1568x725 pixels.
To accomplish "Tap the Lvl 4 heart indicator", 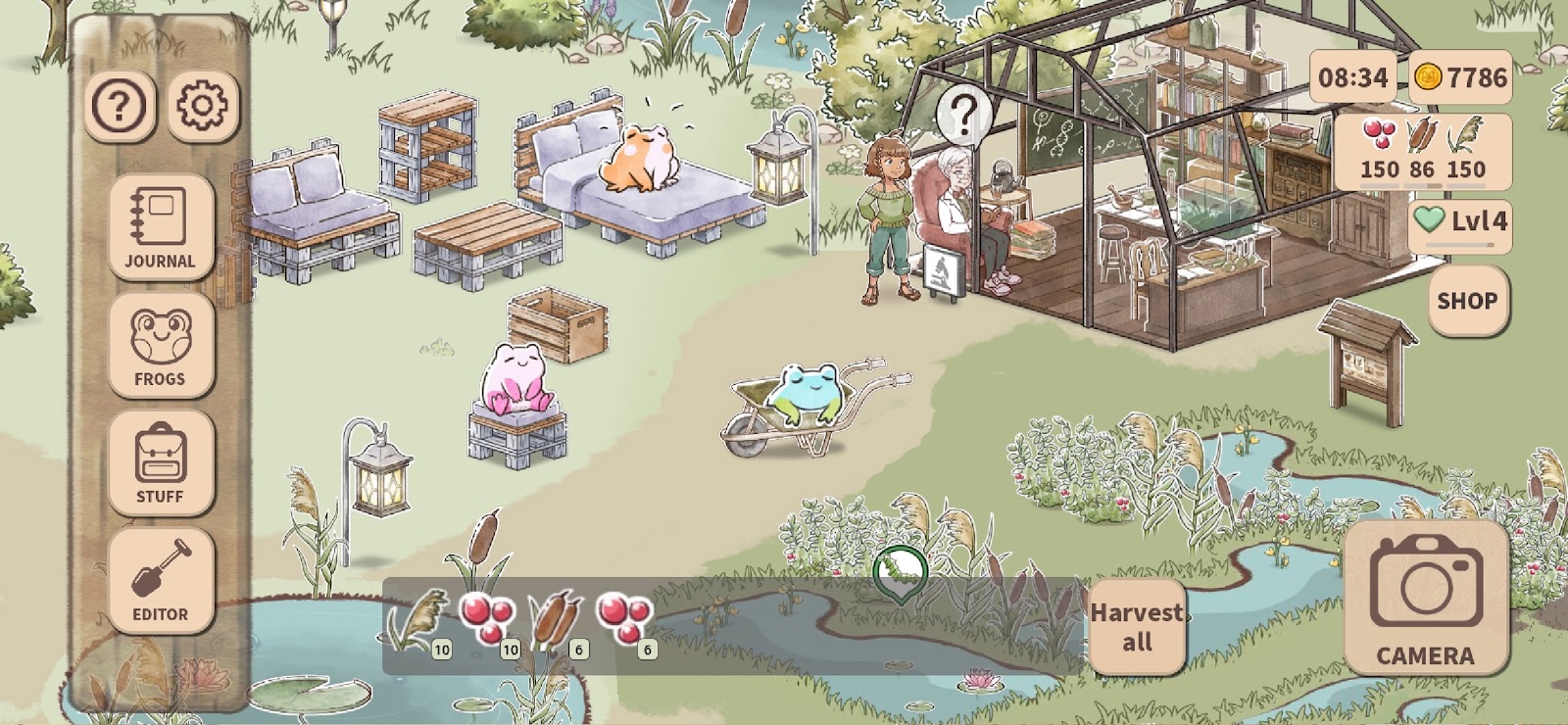I will click(1460, 221).
